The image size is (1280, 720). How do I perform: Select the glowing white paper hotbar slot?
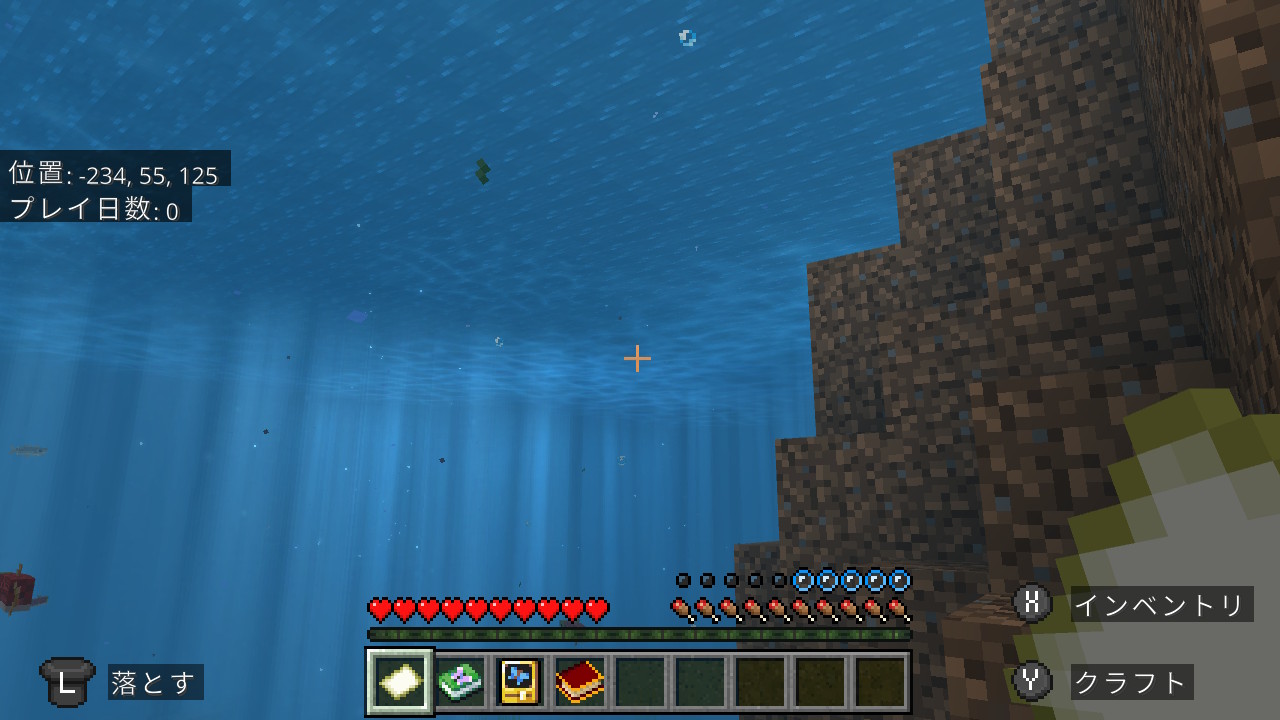coord(400,682)
